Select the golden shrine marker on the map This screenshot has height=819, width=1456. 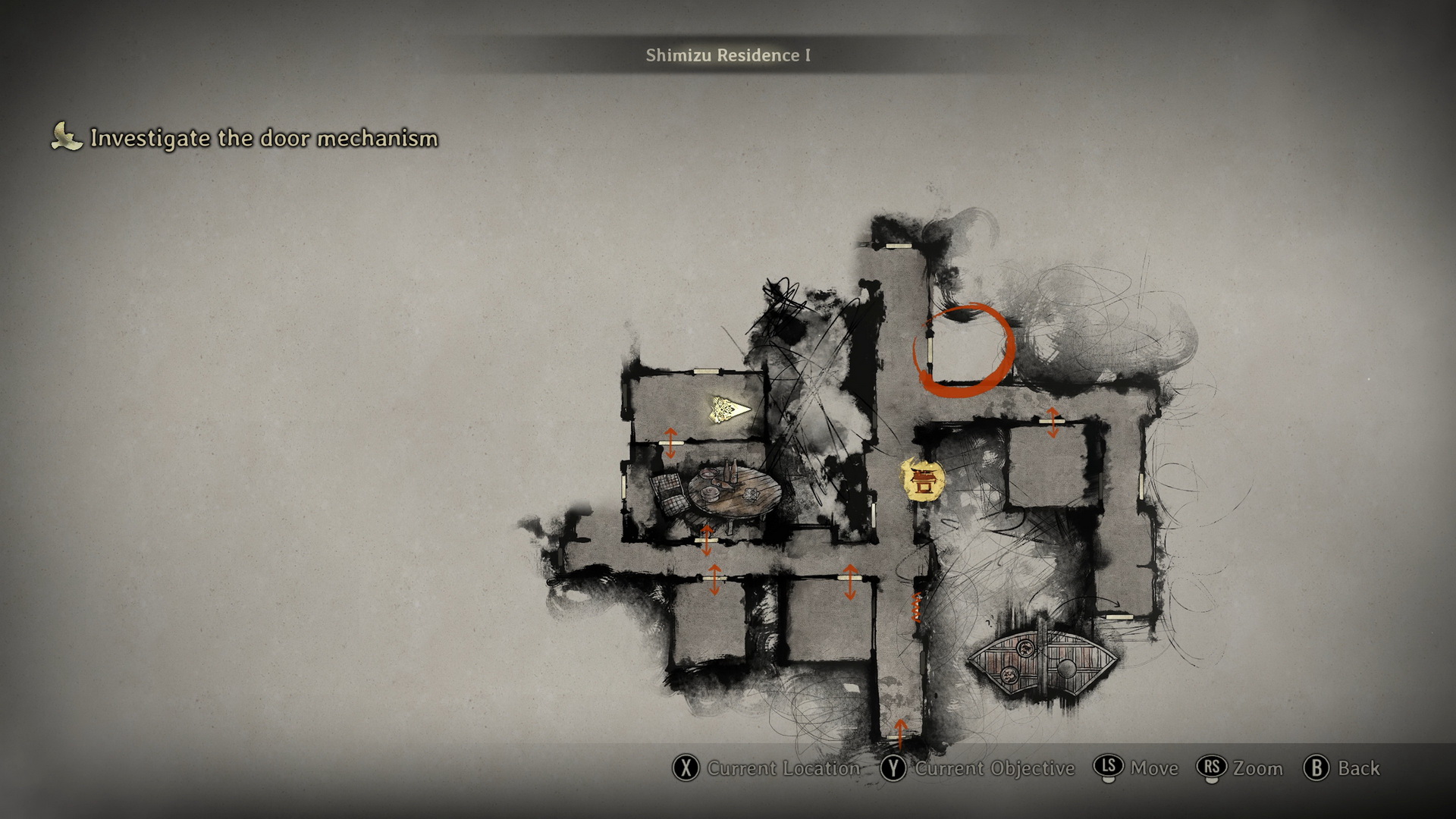click(x=923, y=480)
